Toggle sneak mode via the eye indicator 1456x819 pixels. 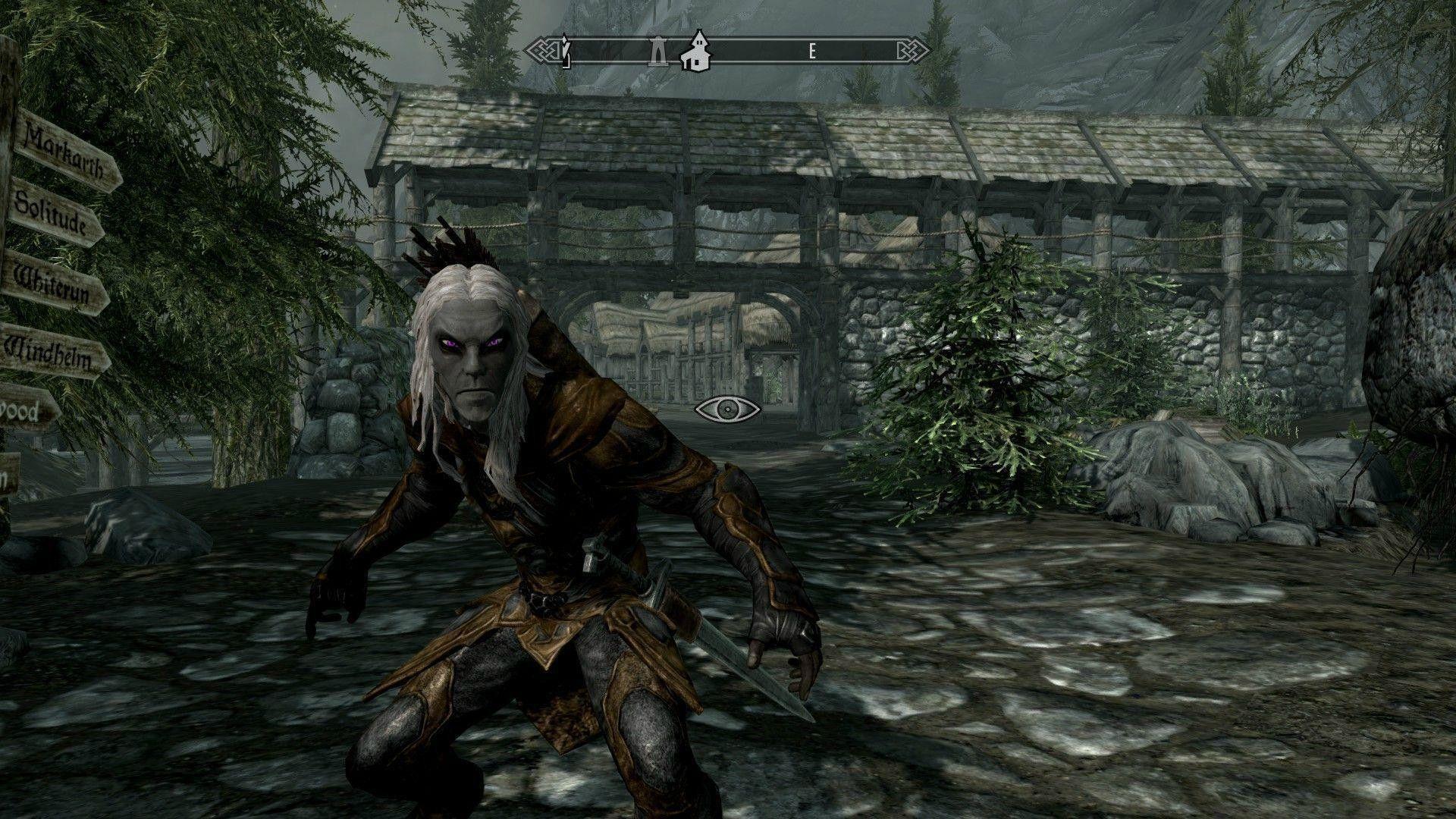click(726, 409)
